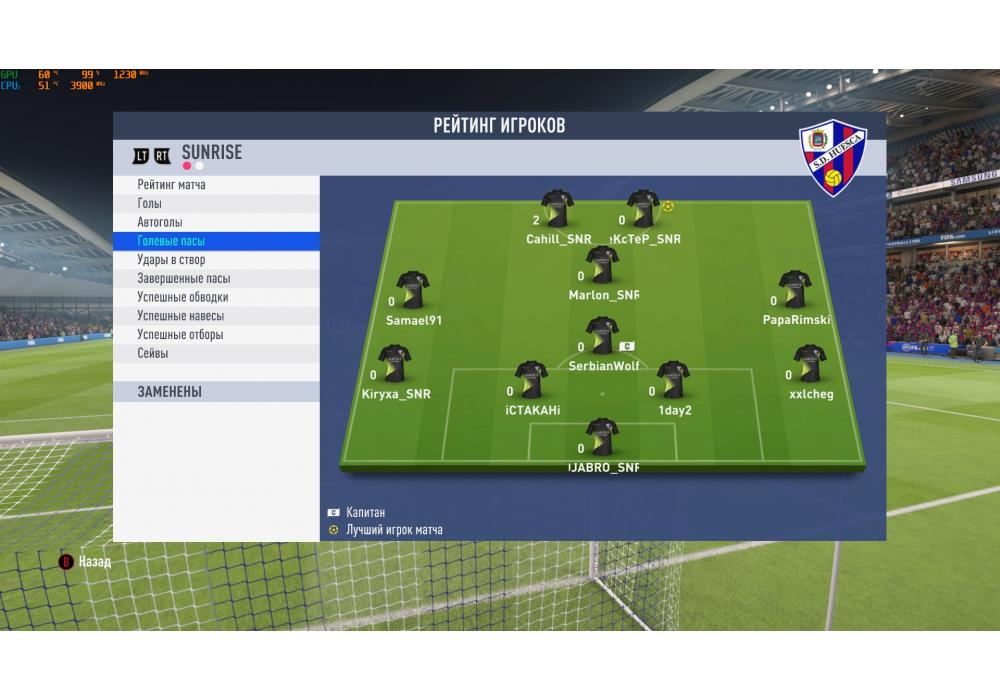This screenshot has height=700, width=1000.
Task: Select the goalkeeper's shirt in goal
Action: pos(602,437)
